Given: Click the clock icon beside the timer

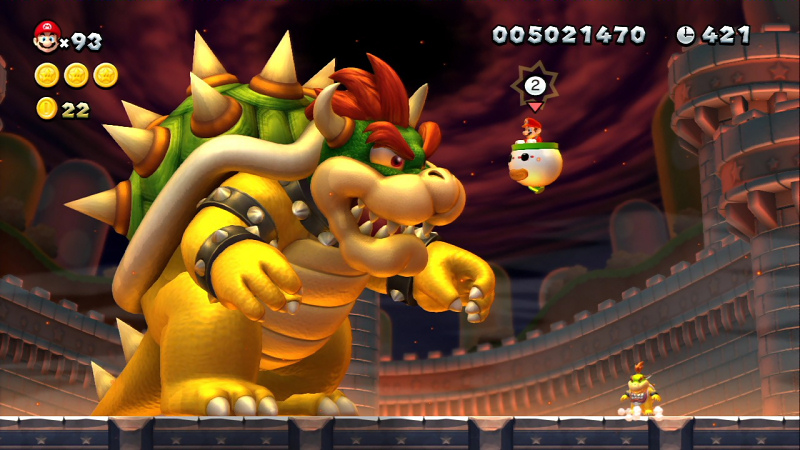Looking at the screenshot, I should (685, 35).
